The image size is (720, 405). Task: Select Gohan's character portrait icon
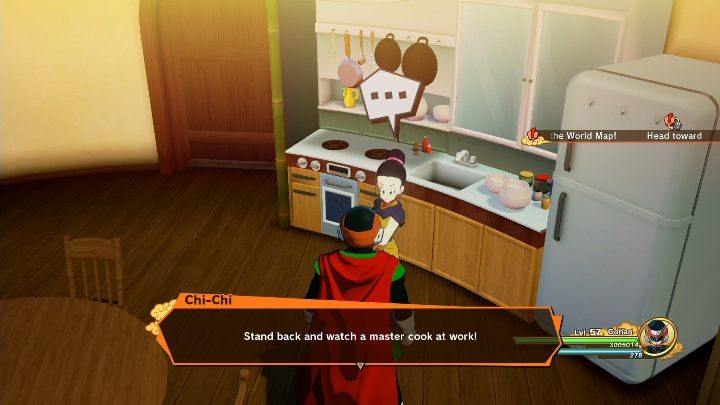click(x=657, y=336)
